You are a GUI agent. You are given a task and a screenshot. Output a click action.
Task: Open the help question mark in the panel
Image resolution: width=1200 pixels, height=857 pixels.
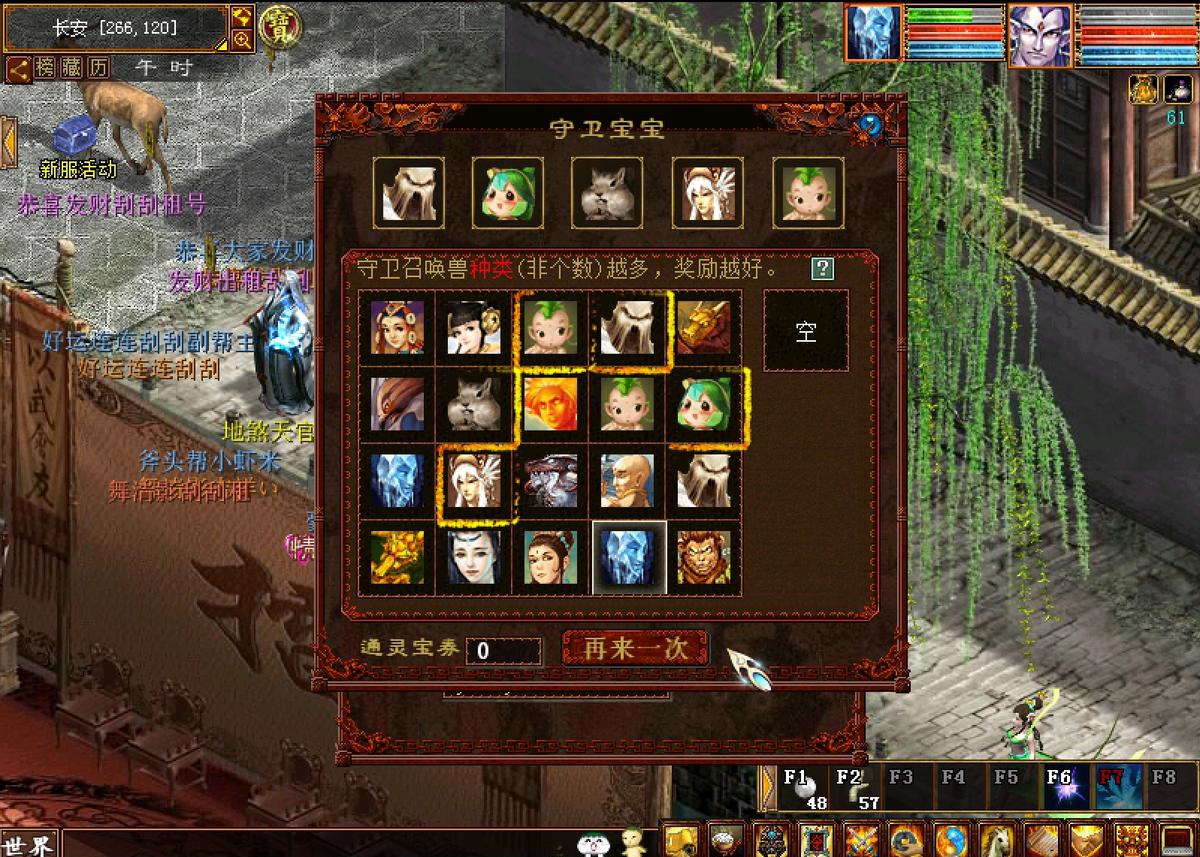point(822,268)
